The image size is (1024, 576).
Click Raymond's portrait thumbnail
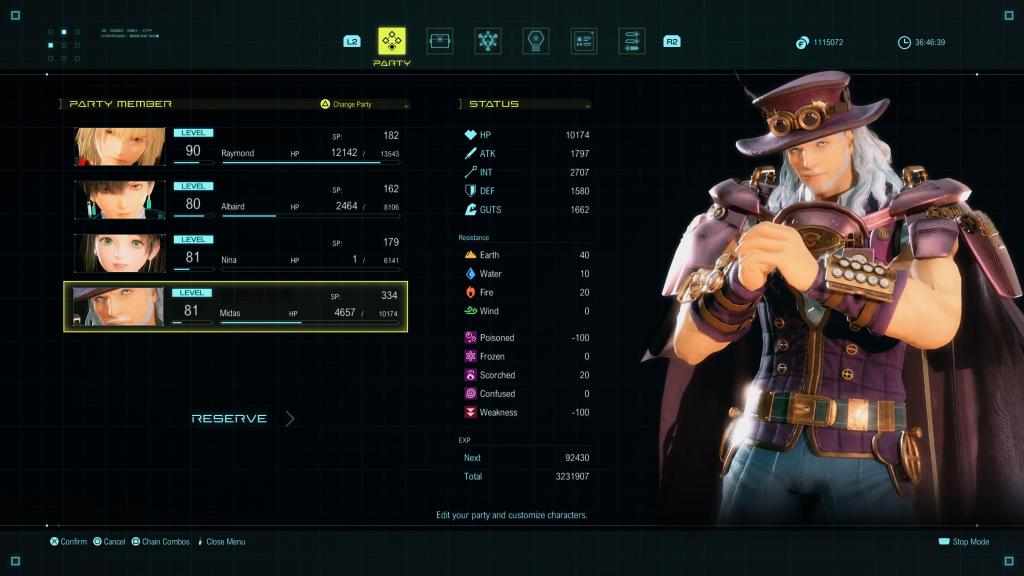[120, 146]
